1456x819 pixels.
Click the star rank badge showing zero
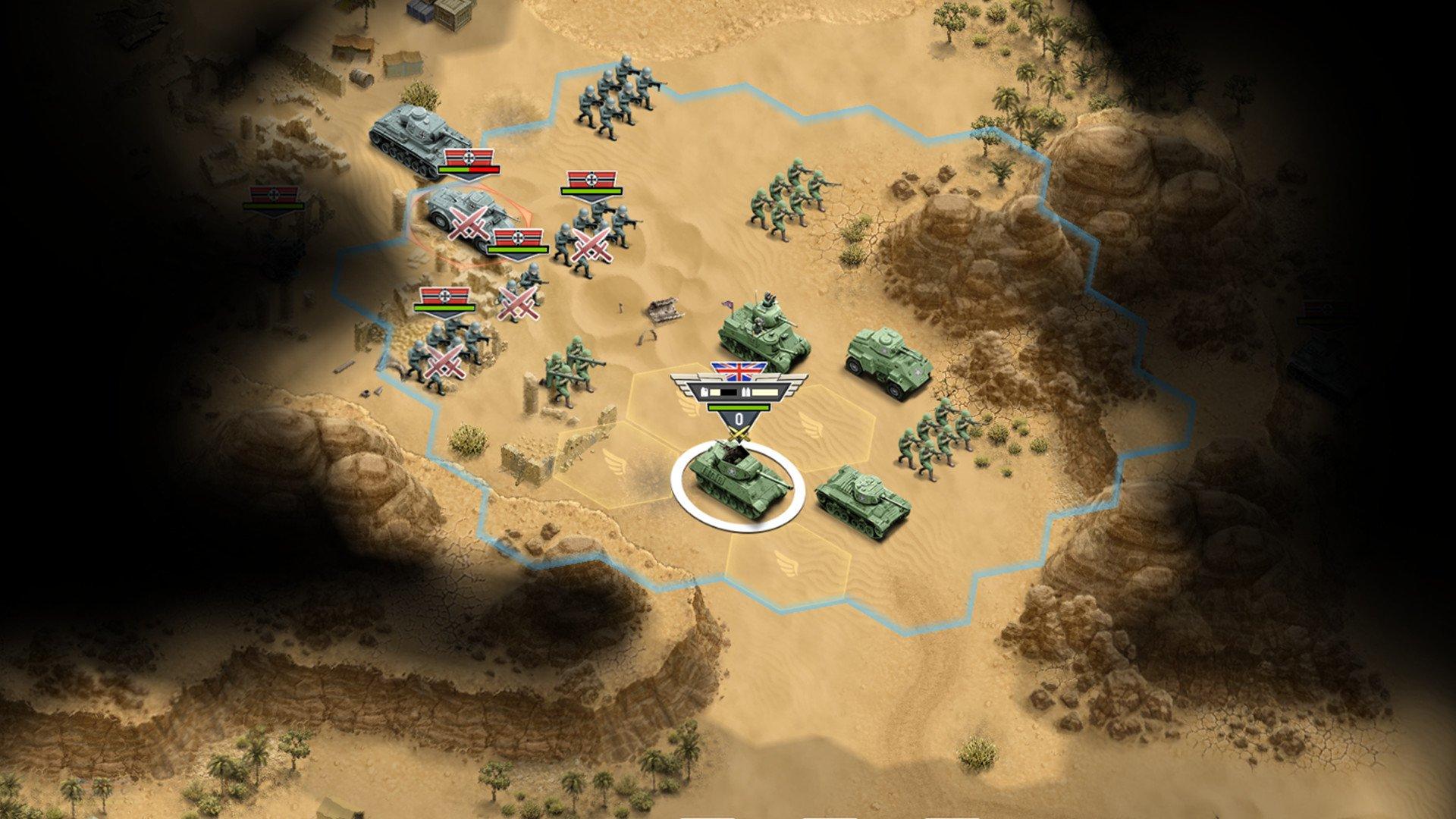[x=740, y=419]
